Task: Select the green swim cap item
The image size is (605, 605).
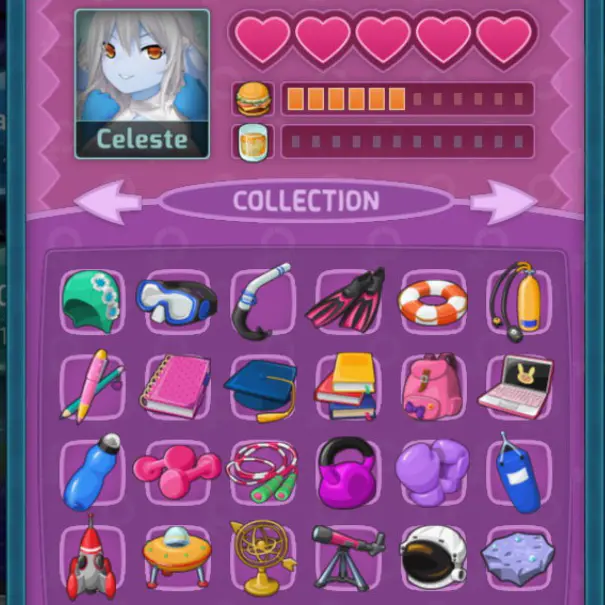Action: (90, 298)
